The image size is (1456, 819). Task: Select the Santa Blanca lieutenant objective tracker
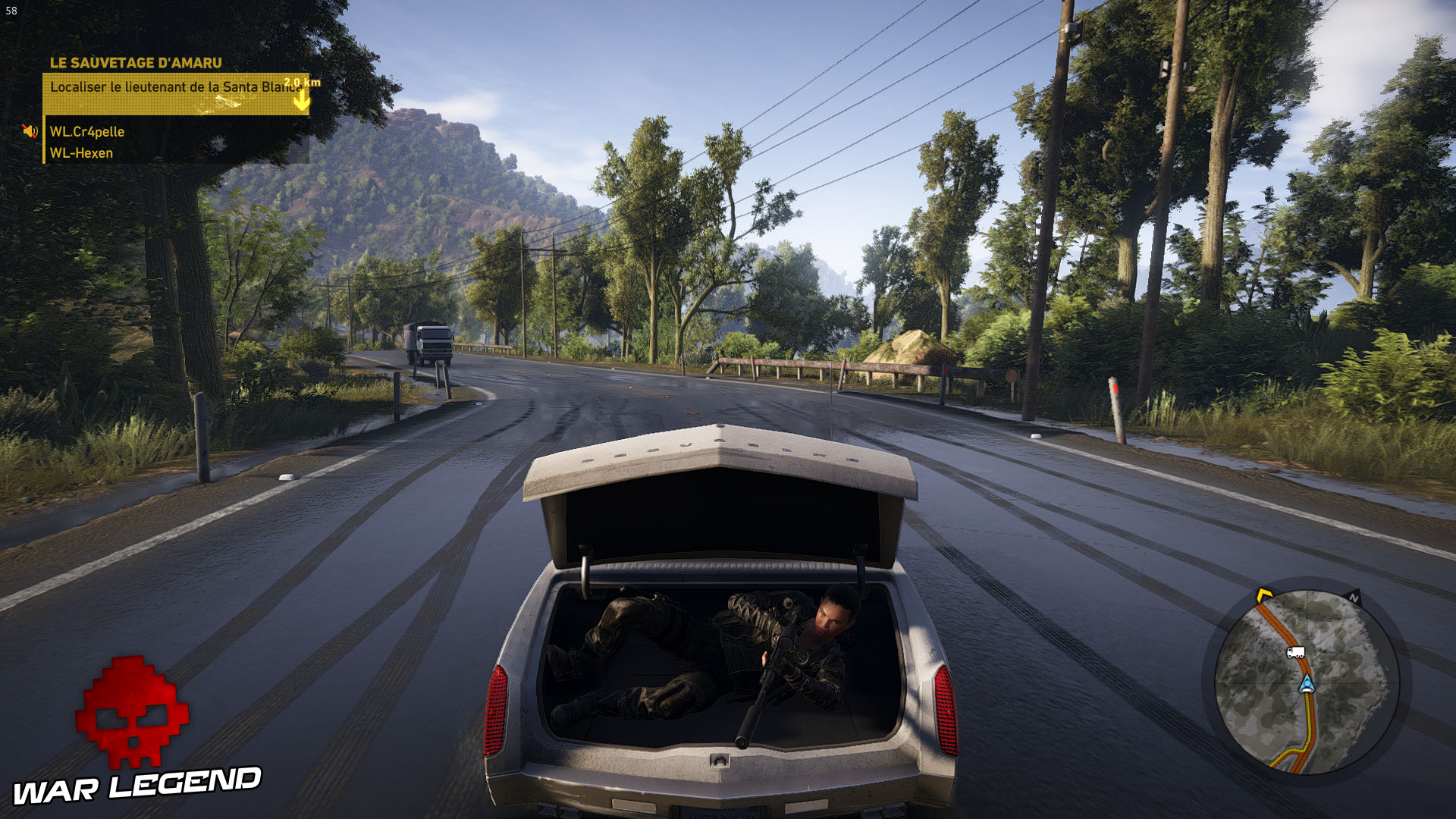(174, 93)
